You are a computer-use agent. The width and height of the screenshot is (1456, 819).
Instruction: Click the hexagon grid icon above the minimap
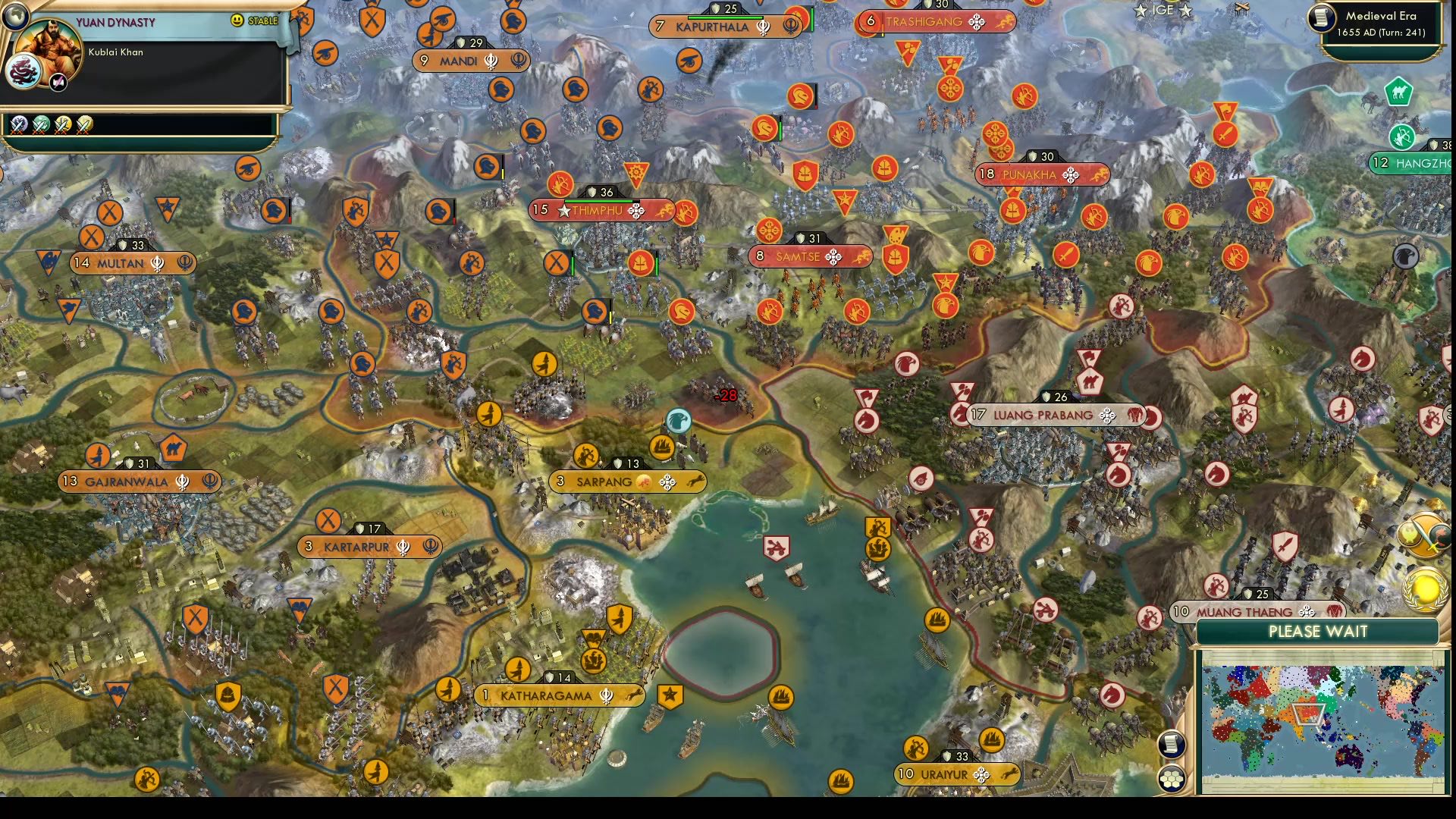coord(1172,778)
